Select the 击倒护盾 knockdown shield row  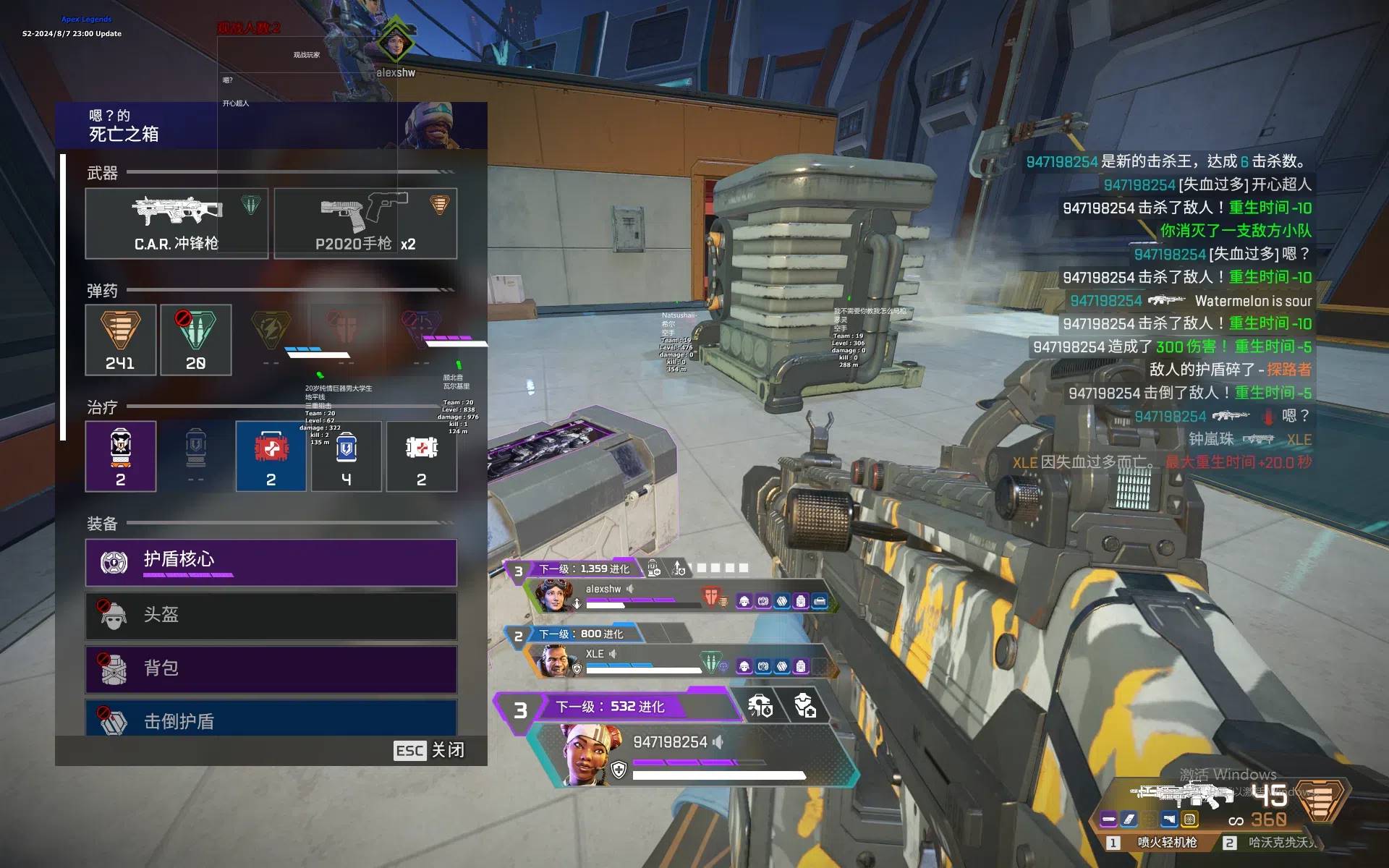coord(271,719)
